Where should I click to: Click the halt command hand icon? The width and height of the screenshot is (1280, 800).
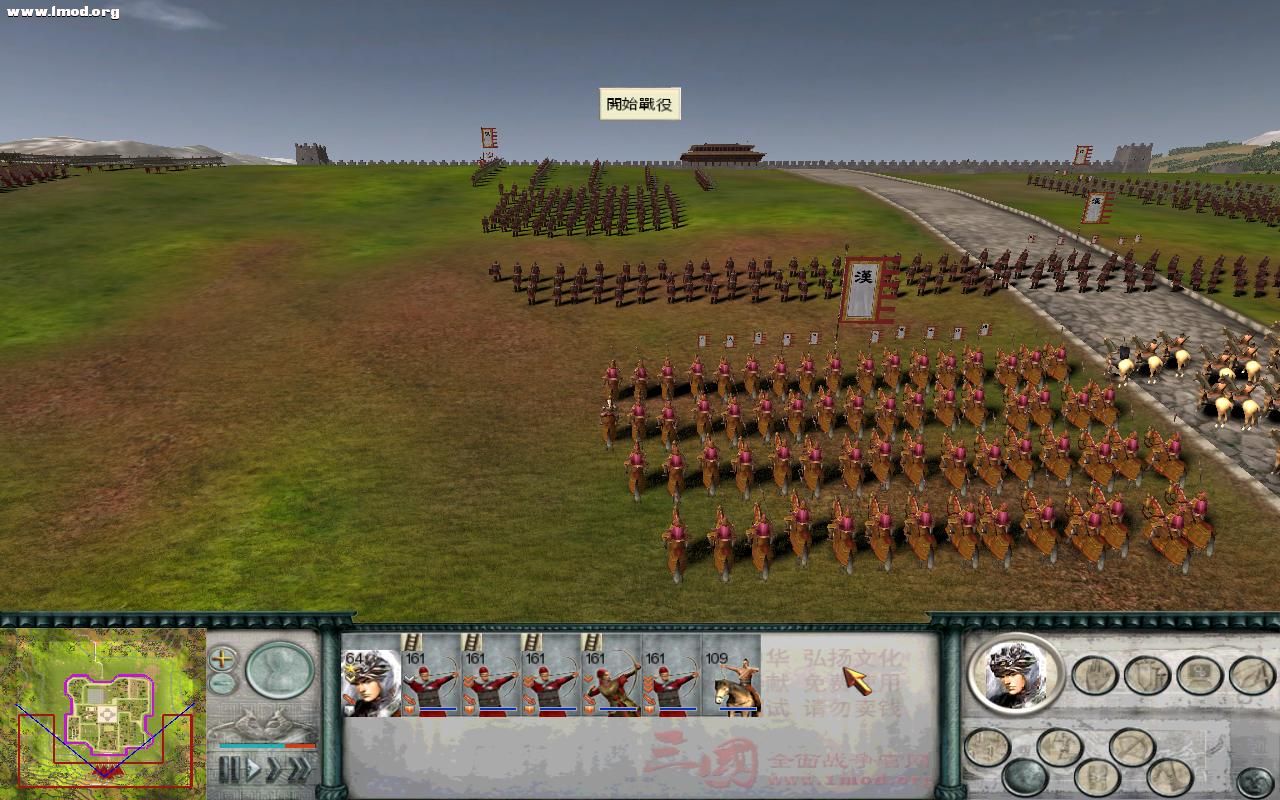pos(1092,675)
